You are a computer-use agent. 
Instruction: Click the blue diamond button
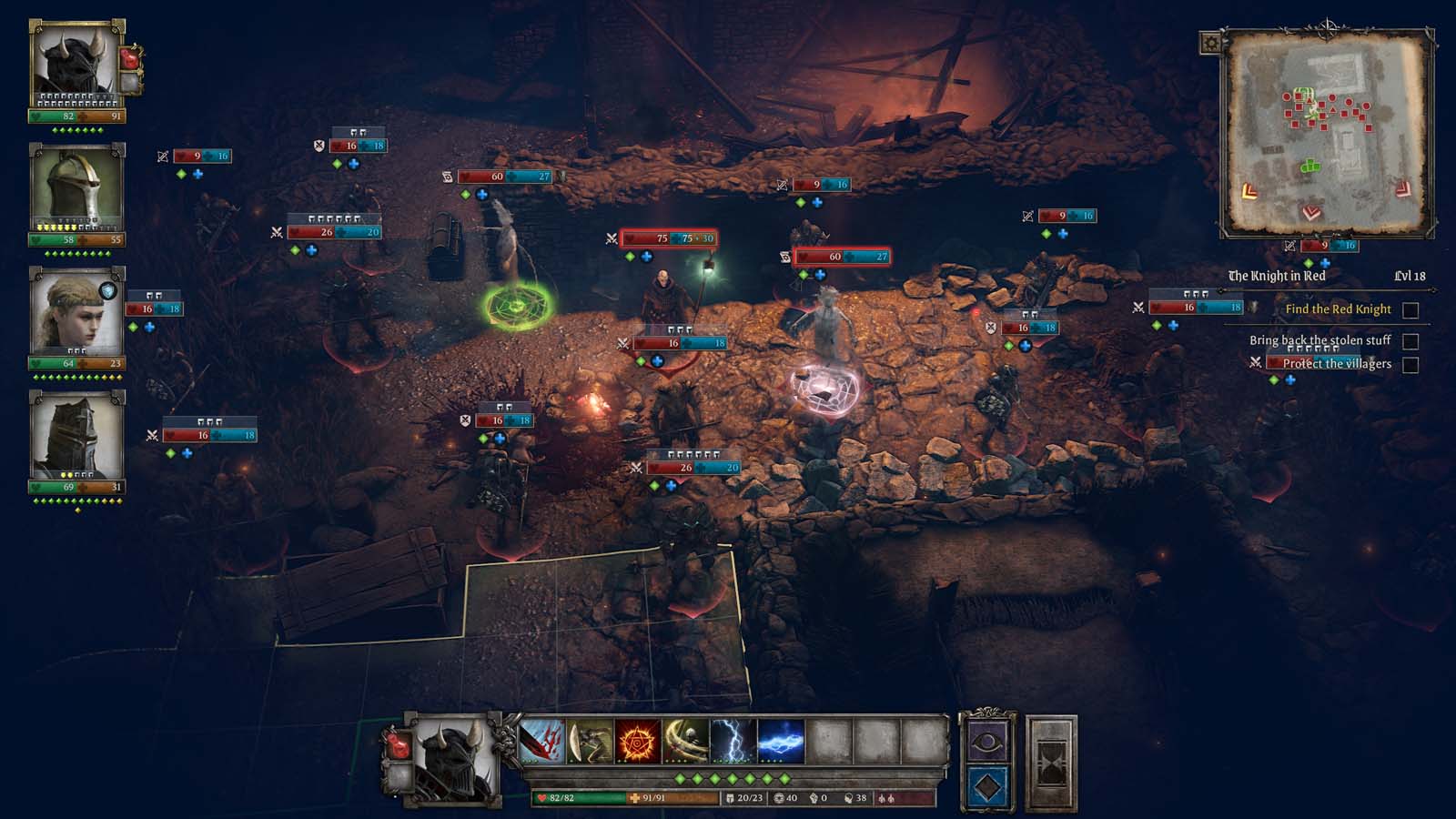pyautogui.click(x=986, y=786)
